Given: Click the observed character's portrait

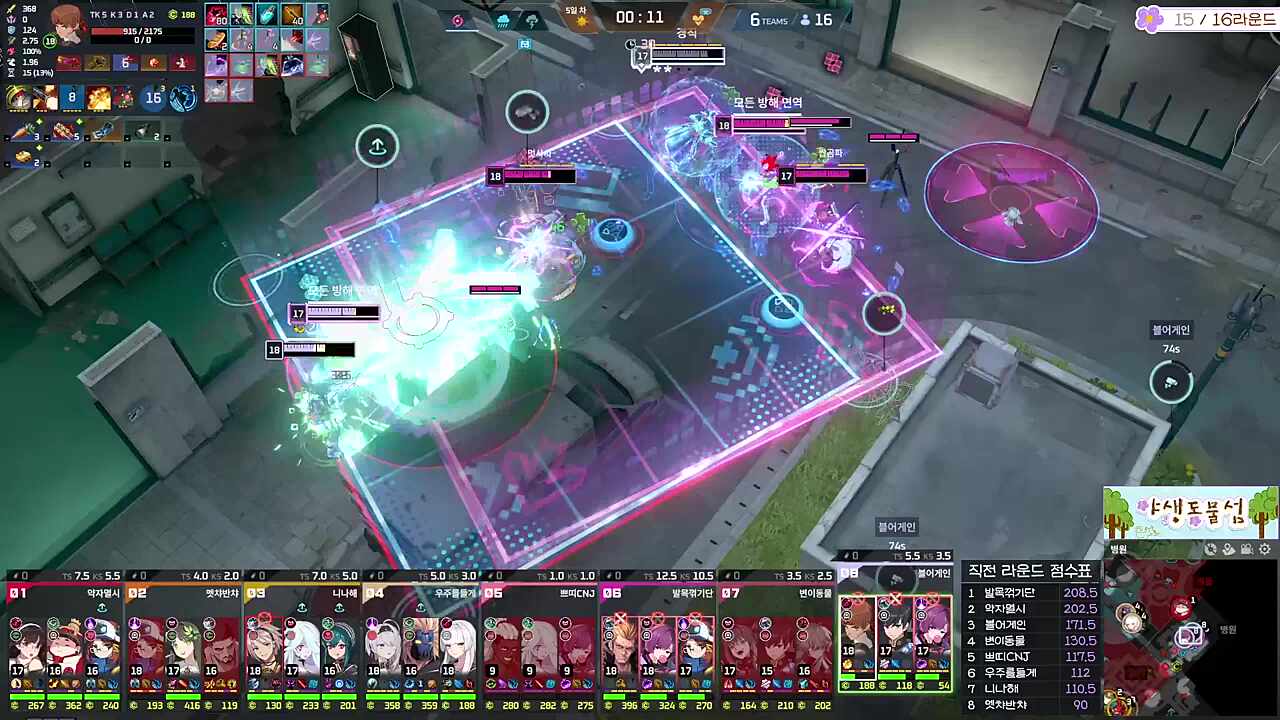Looking at the screenshot, I should 67,25.
